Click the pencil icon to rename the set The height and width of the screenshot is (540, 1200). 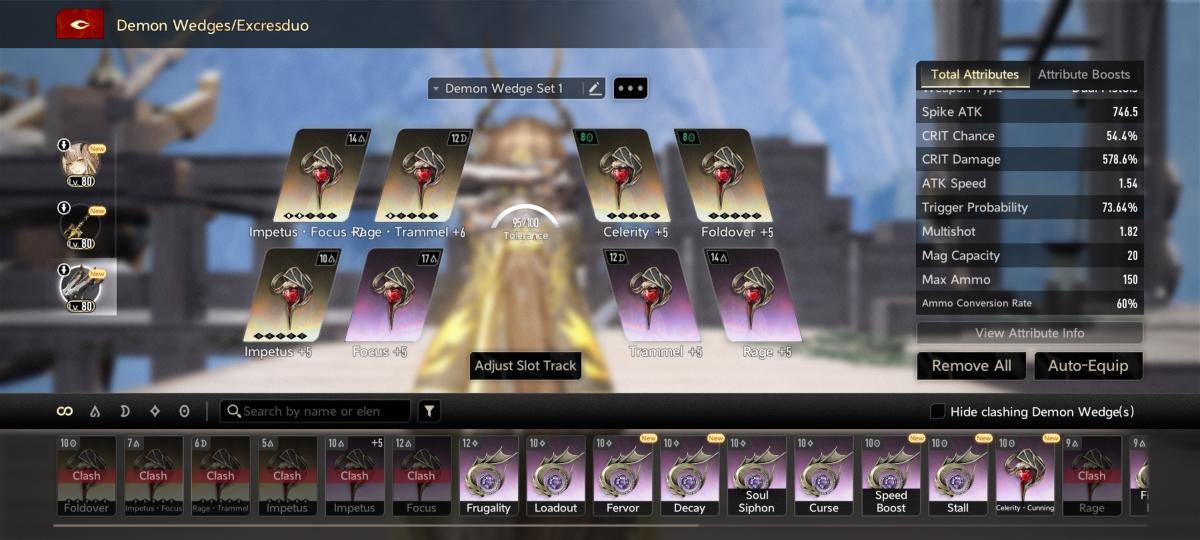[x=595, y=89]
